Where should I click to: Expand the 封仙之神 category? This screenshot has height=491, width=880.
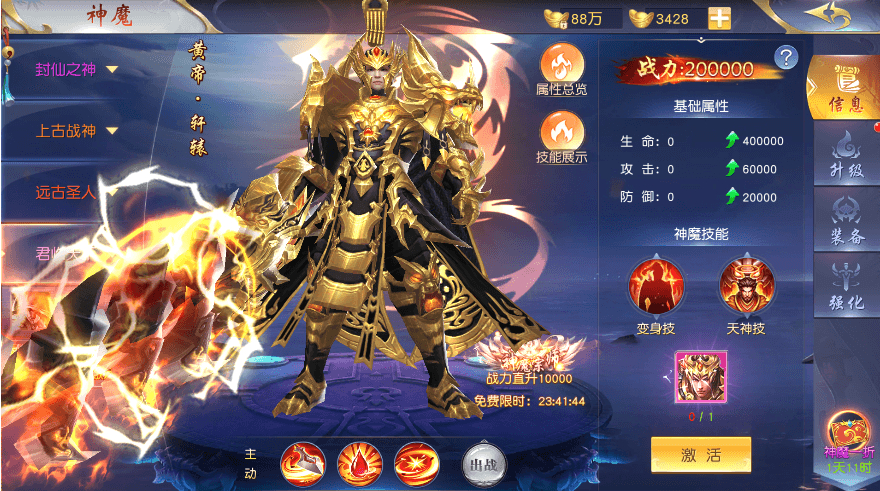pyautogui.click(x=78, y=69)
